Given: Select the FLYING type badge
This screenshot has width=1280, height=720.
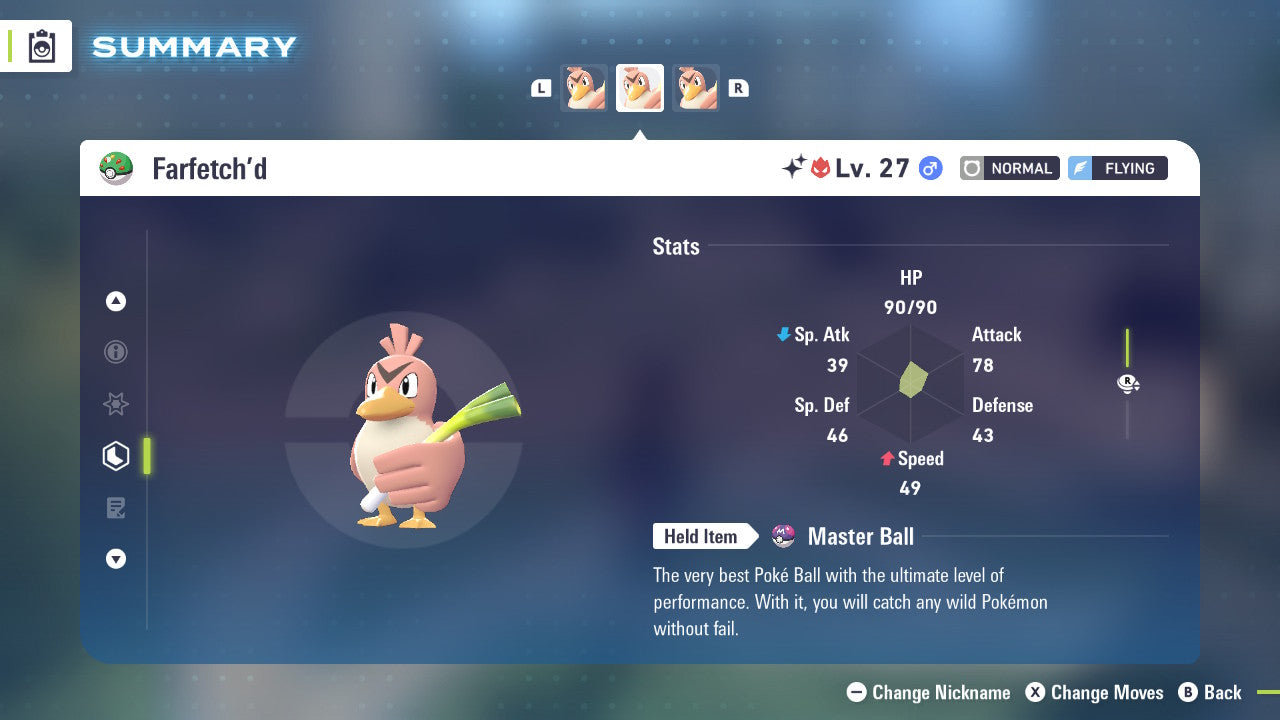Looking at the screenshot, I should click(1117, 168).
